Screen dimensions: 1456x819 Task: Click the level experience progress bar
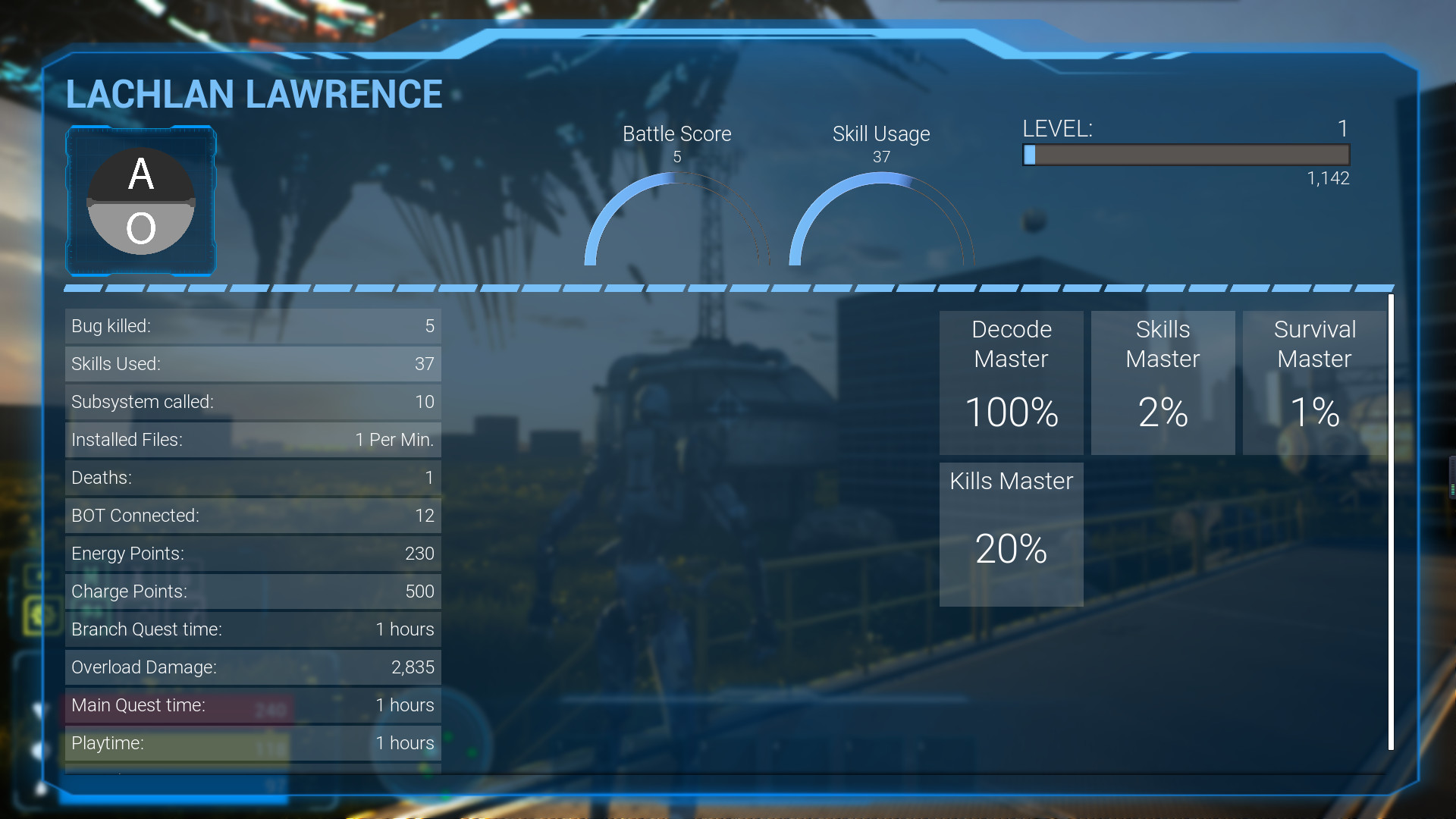coord(1185,155)
